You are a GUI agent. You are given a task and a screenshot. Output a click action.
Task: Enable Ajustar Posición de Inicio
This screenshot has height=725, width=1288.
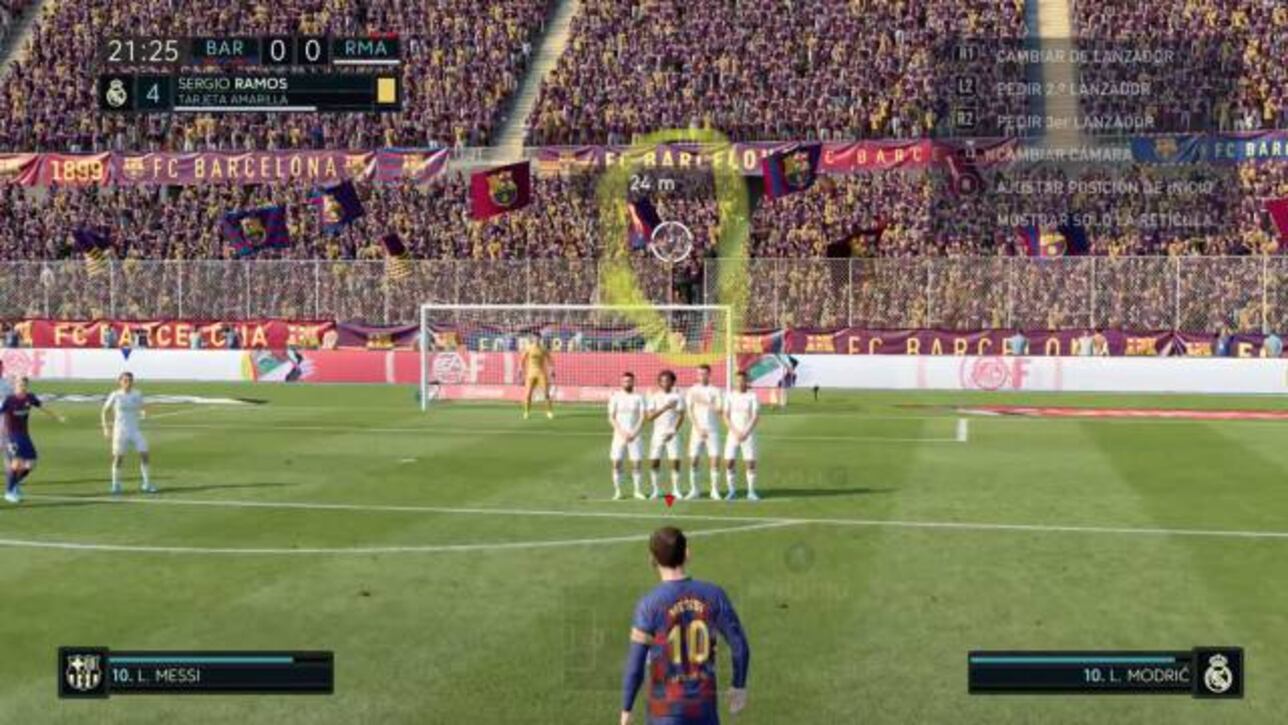pyautogui.click(x=1105, y=186)
